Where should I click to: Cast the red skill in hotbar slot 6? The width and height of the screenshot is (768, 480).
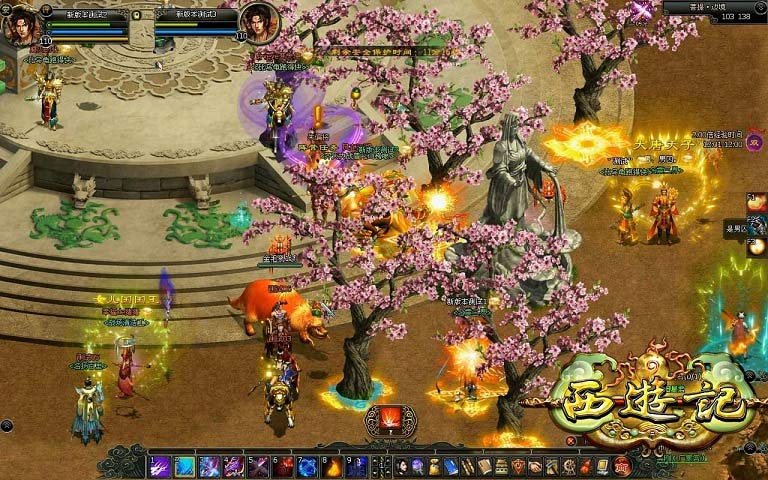(x=283, y=466)
